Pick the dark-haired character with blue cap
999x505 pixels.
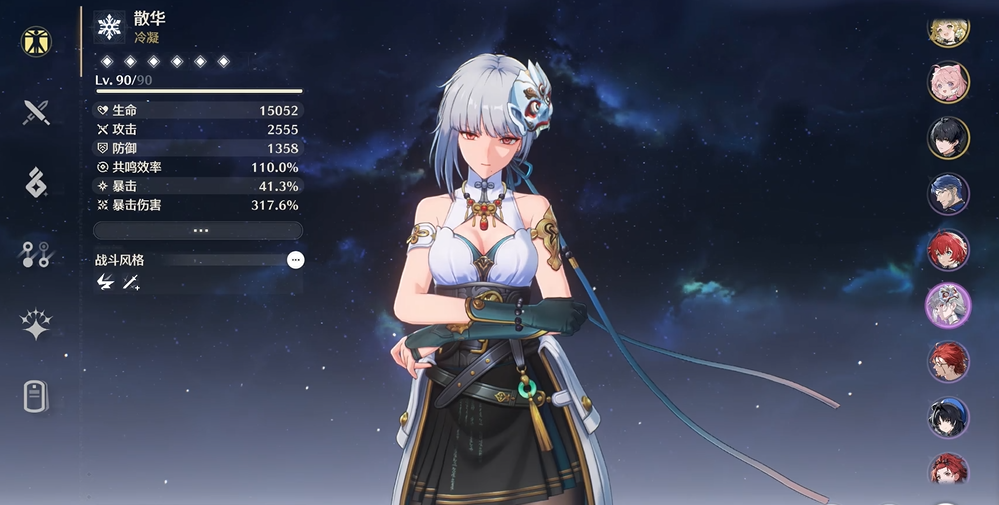tap(947, 418)
